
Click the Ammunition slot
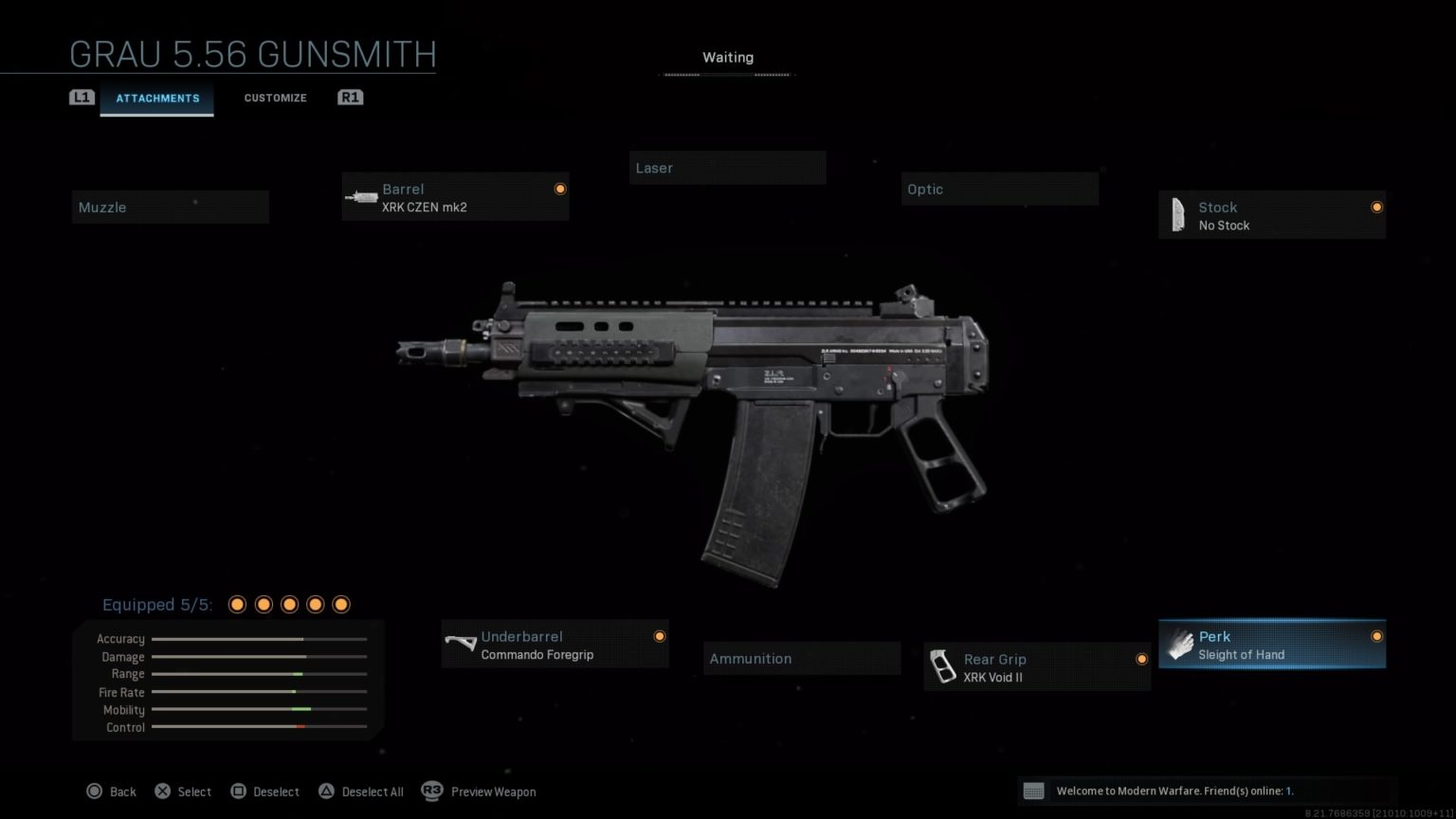(801, 658)
